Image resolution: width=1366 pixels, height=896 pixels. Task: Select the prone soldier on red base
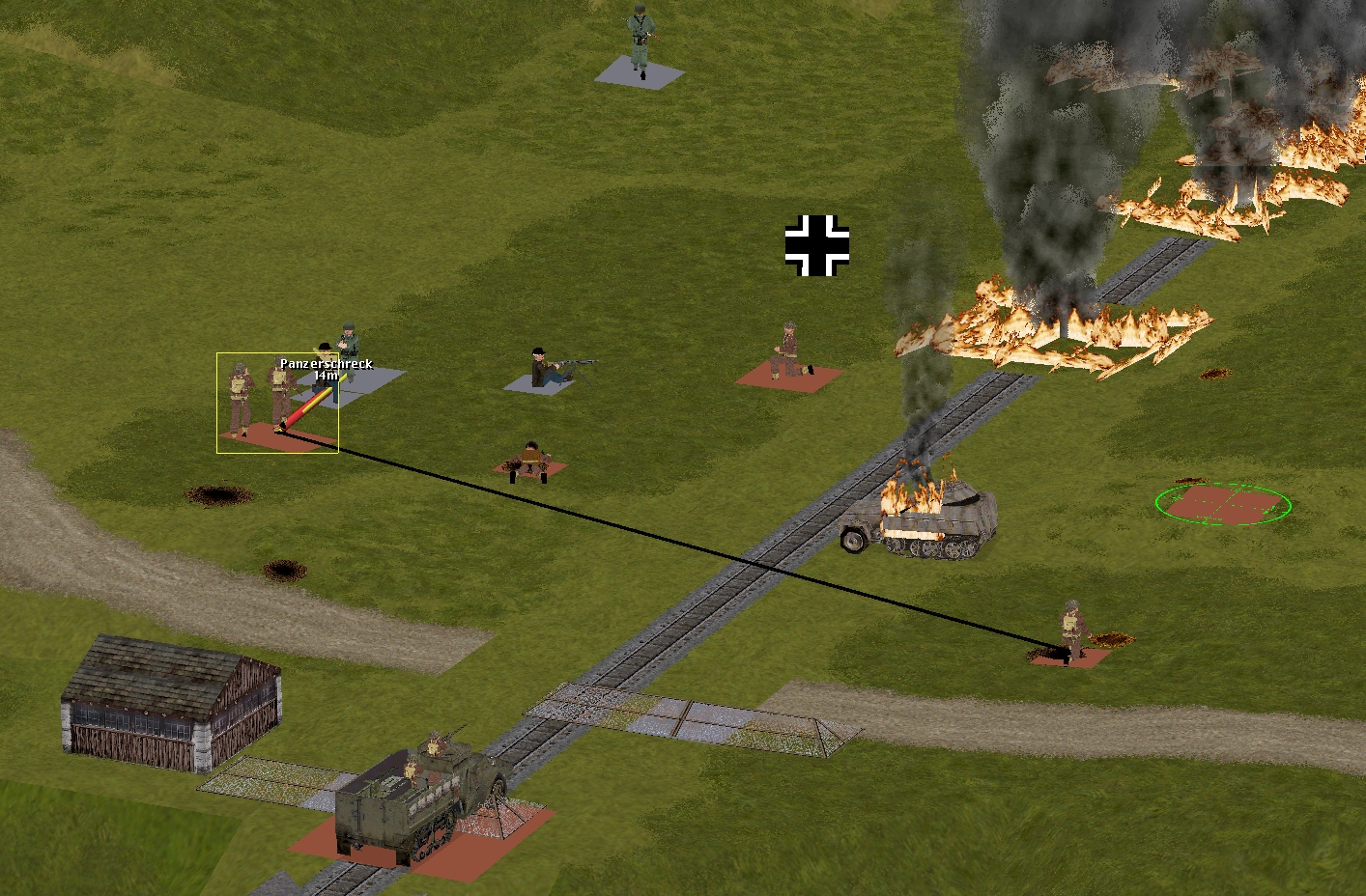pyautogui.click(x=530, y=462)
